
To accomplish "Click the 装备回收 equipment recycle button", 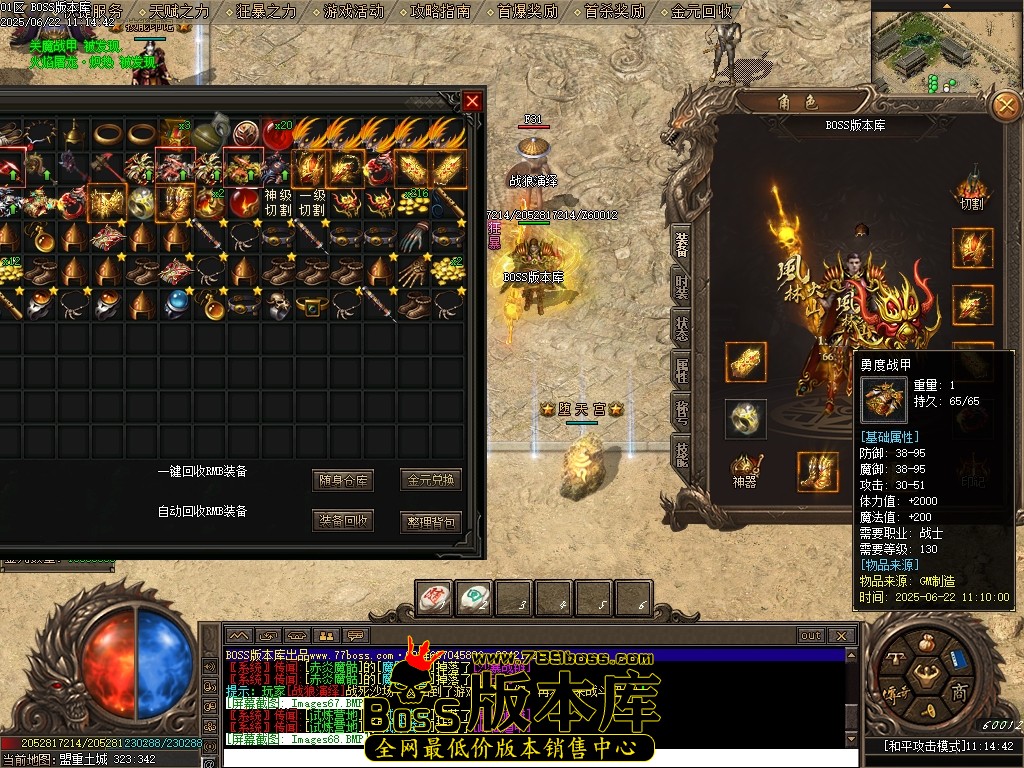I will point(343,521).
